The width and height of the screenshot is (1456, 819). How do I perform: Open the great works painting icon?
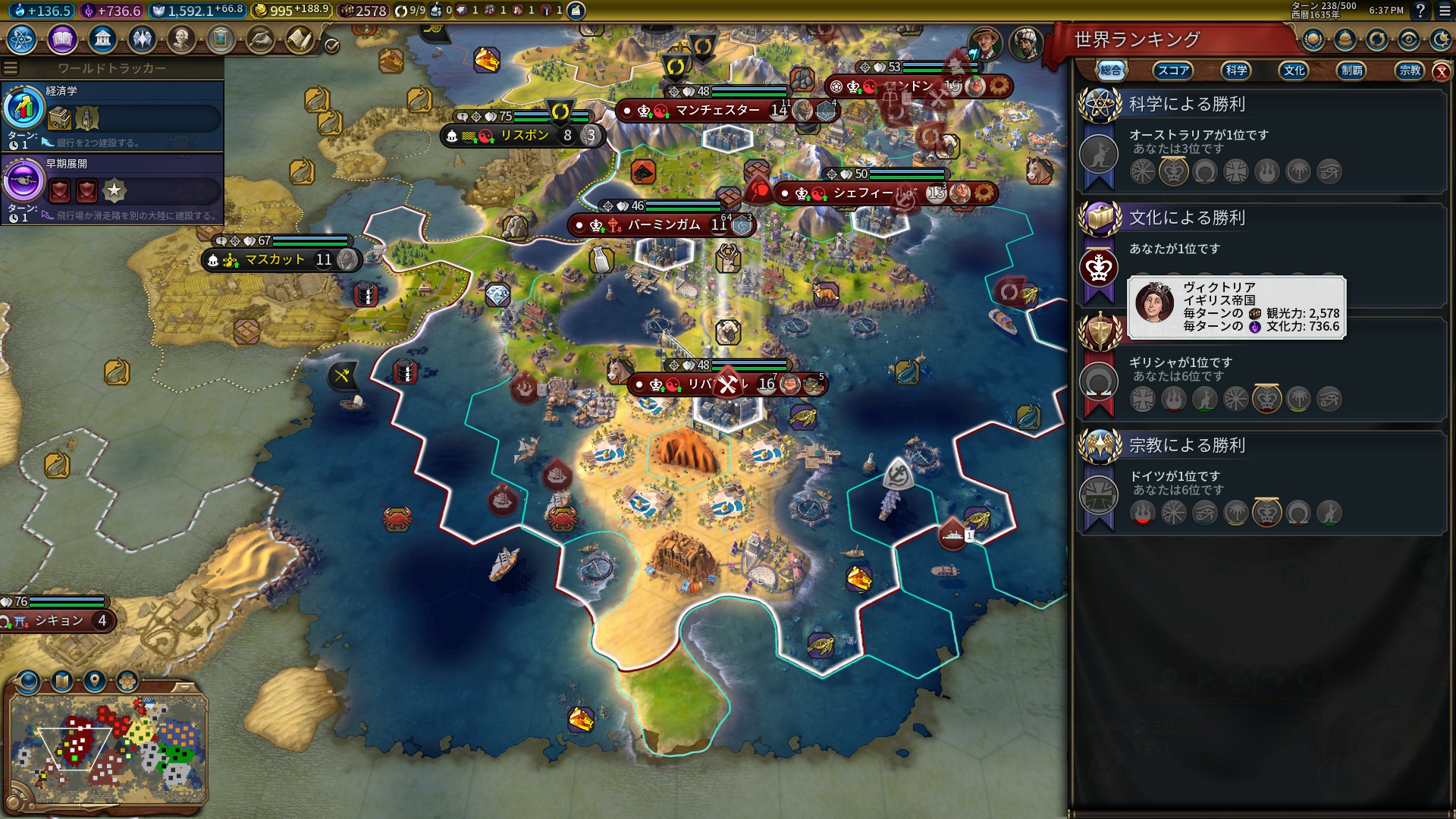tap(221, 39)
